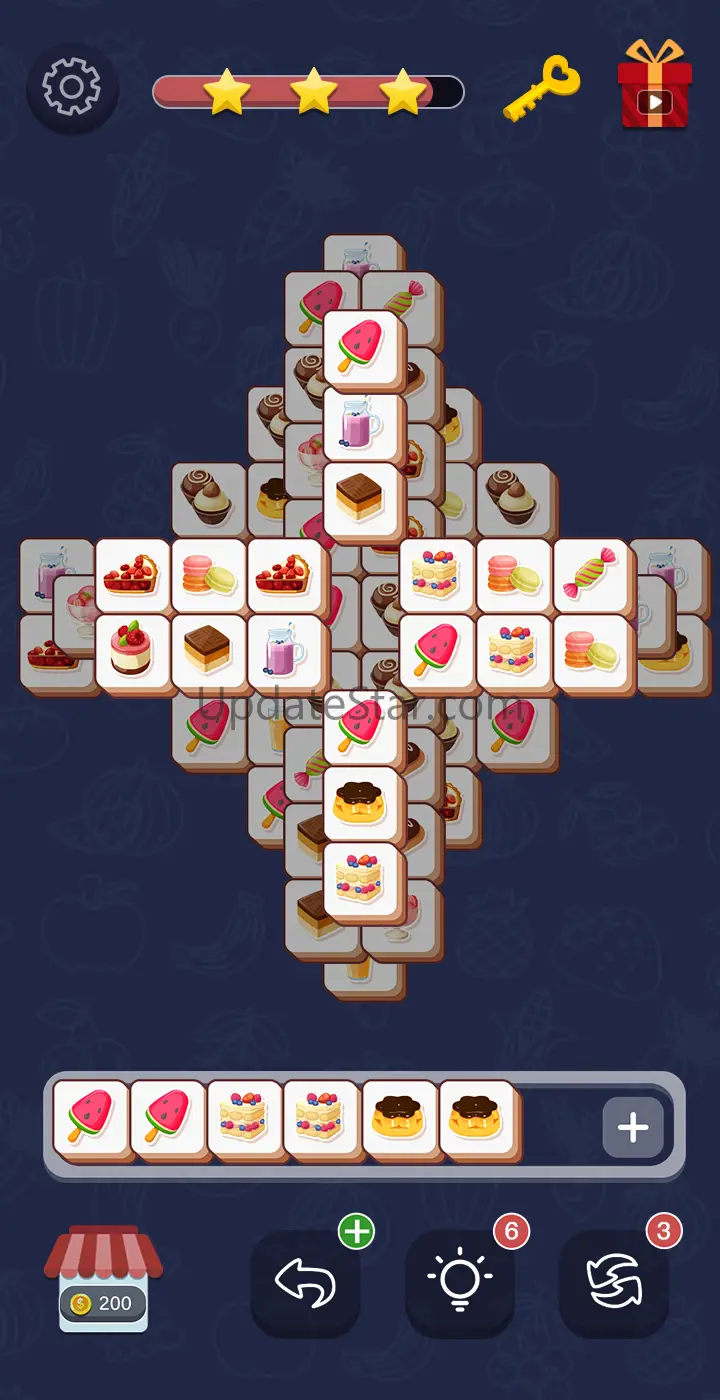Open the settings gear menu
This screenshot has width=720, height=1400.
72,89
